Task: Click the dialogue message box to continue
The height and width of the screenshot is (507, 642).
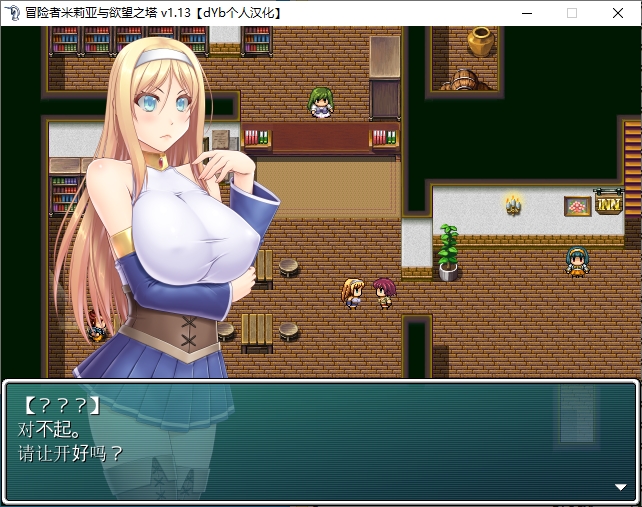Action: 320,441
